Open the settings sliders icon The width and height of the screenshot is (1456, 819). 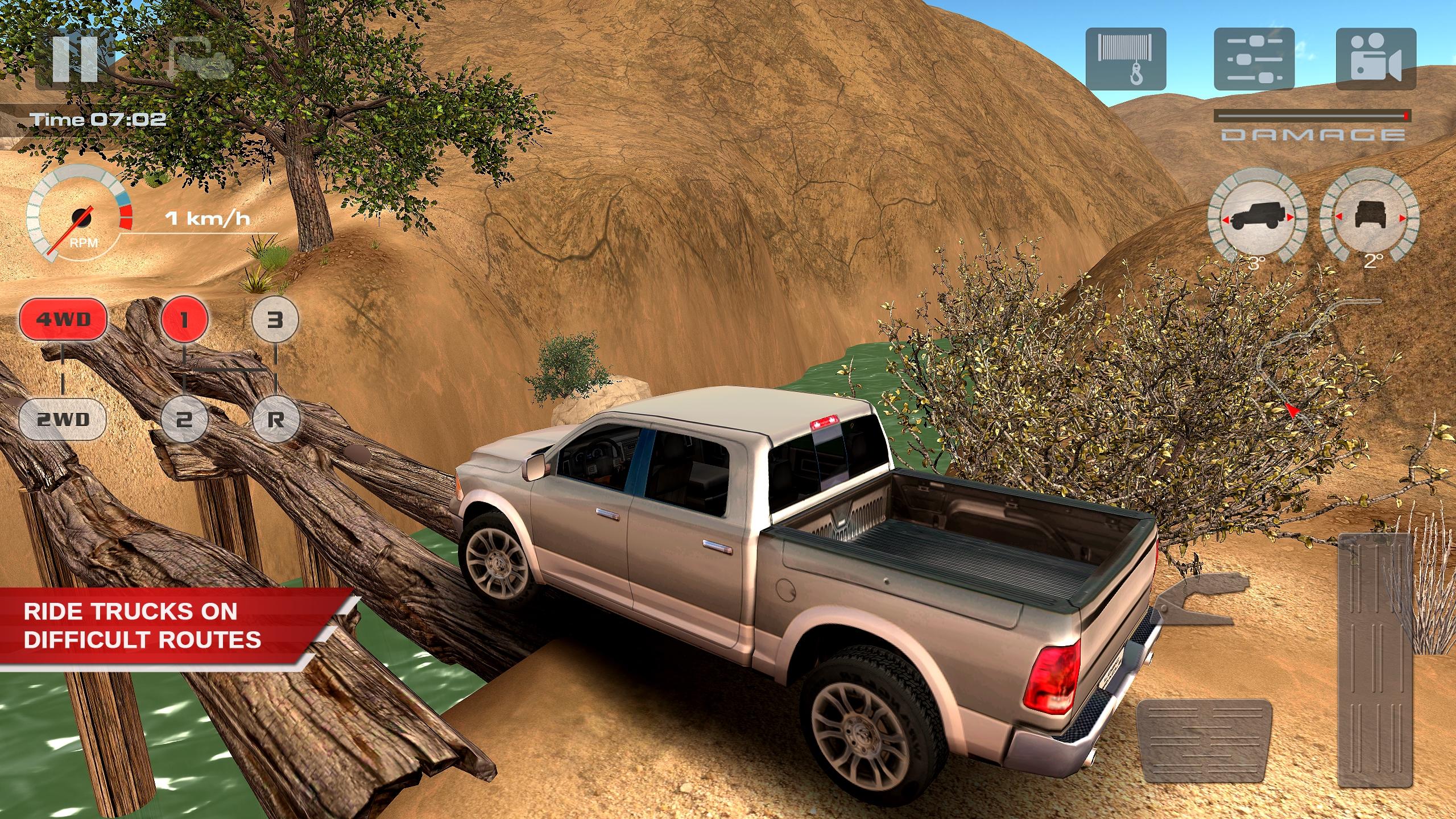click(1255, 57)
